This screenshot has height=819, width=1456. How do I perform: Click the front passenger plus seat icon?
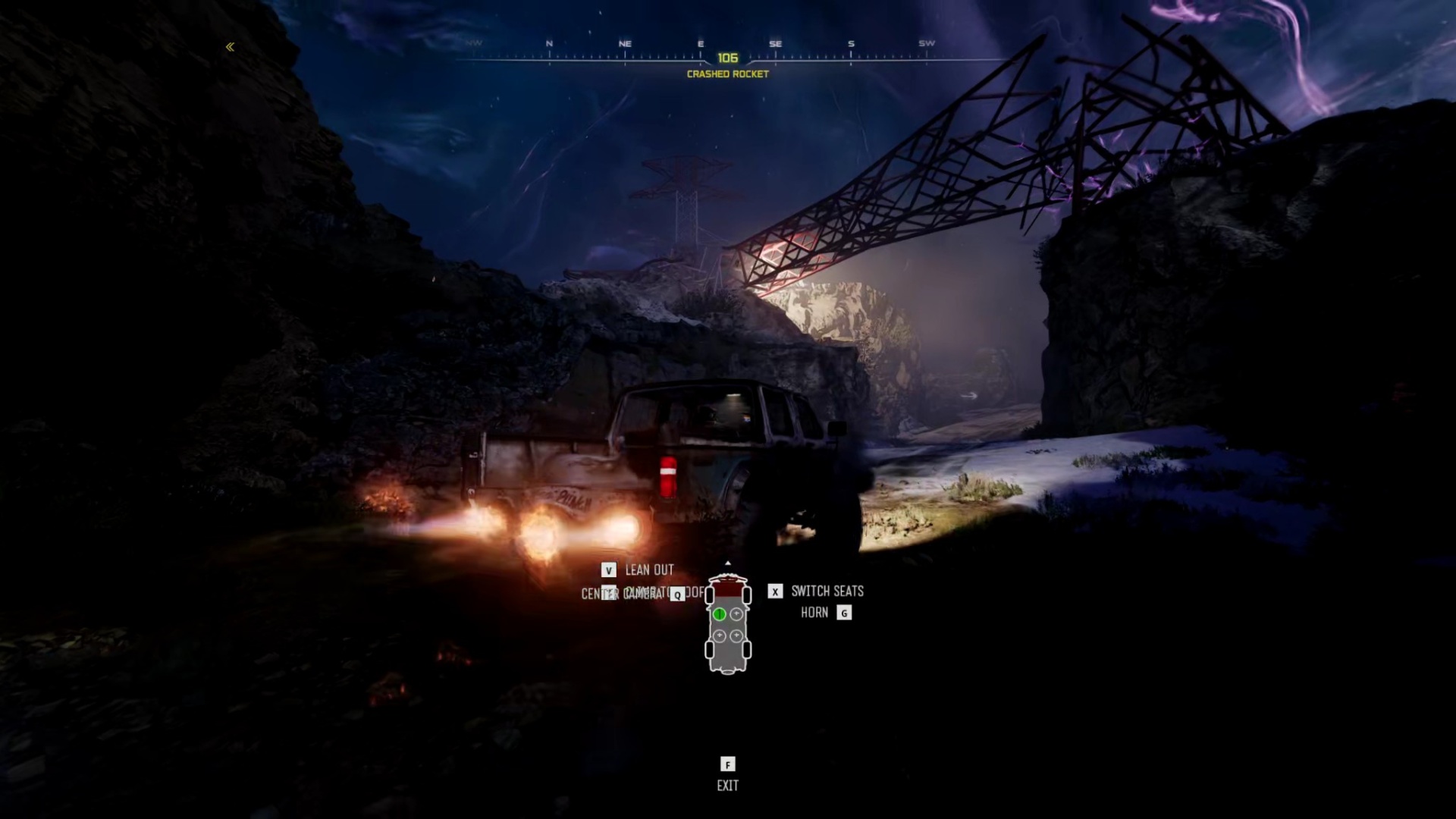click(x=736, y=613)
